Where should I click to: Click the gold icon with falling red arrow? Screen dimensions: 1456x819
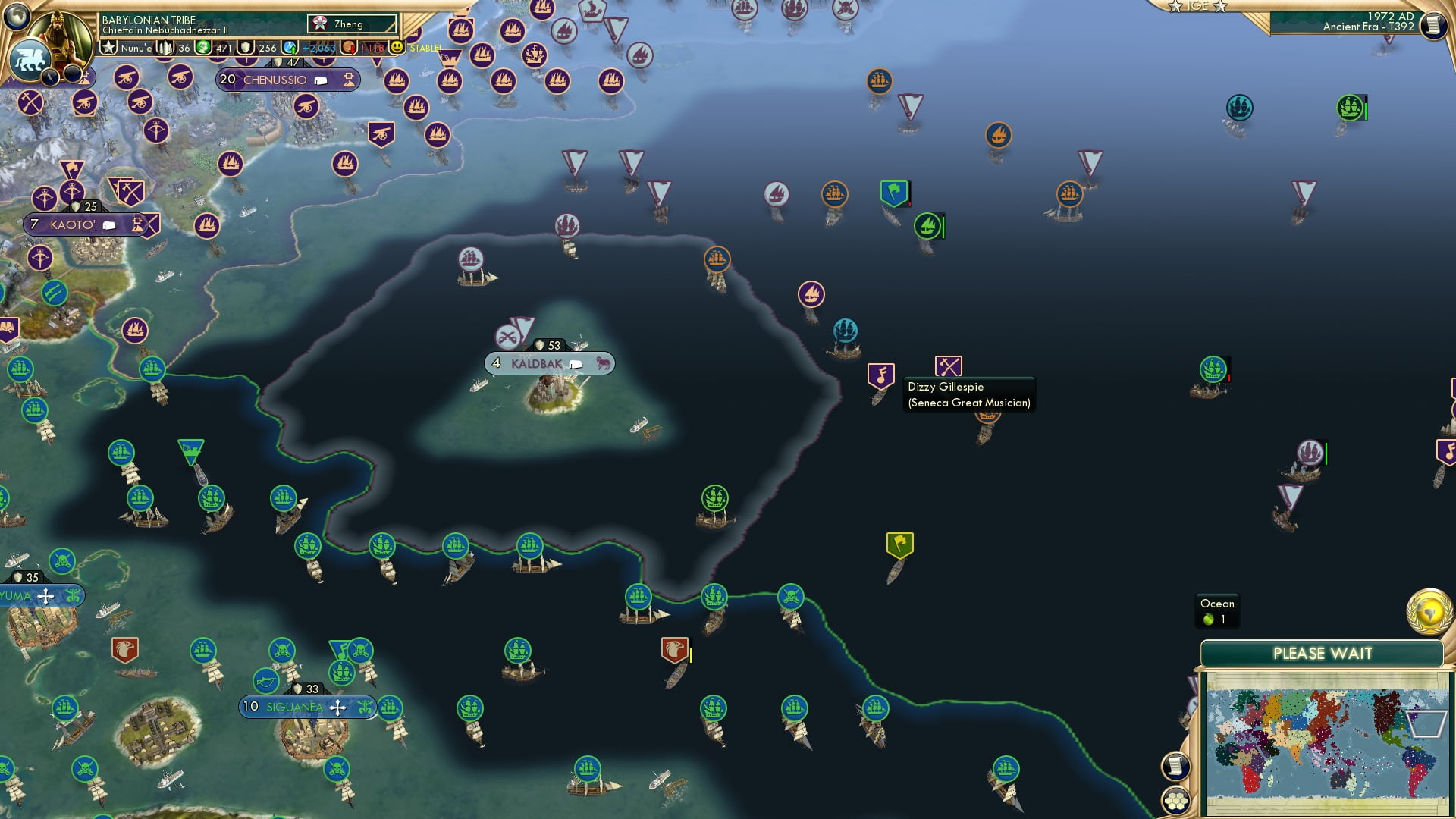click(348, 46)
